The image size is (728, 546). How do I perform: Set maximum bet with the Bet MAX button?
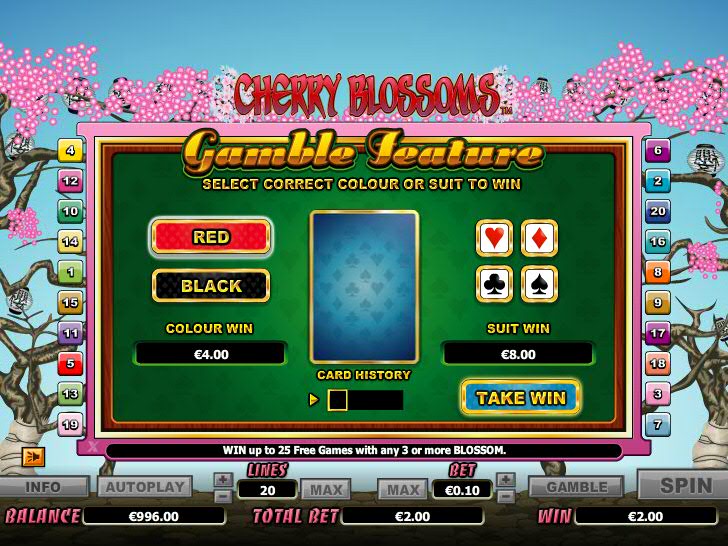pyautogui.click(x=403, y=490)
